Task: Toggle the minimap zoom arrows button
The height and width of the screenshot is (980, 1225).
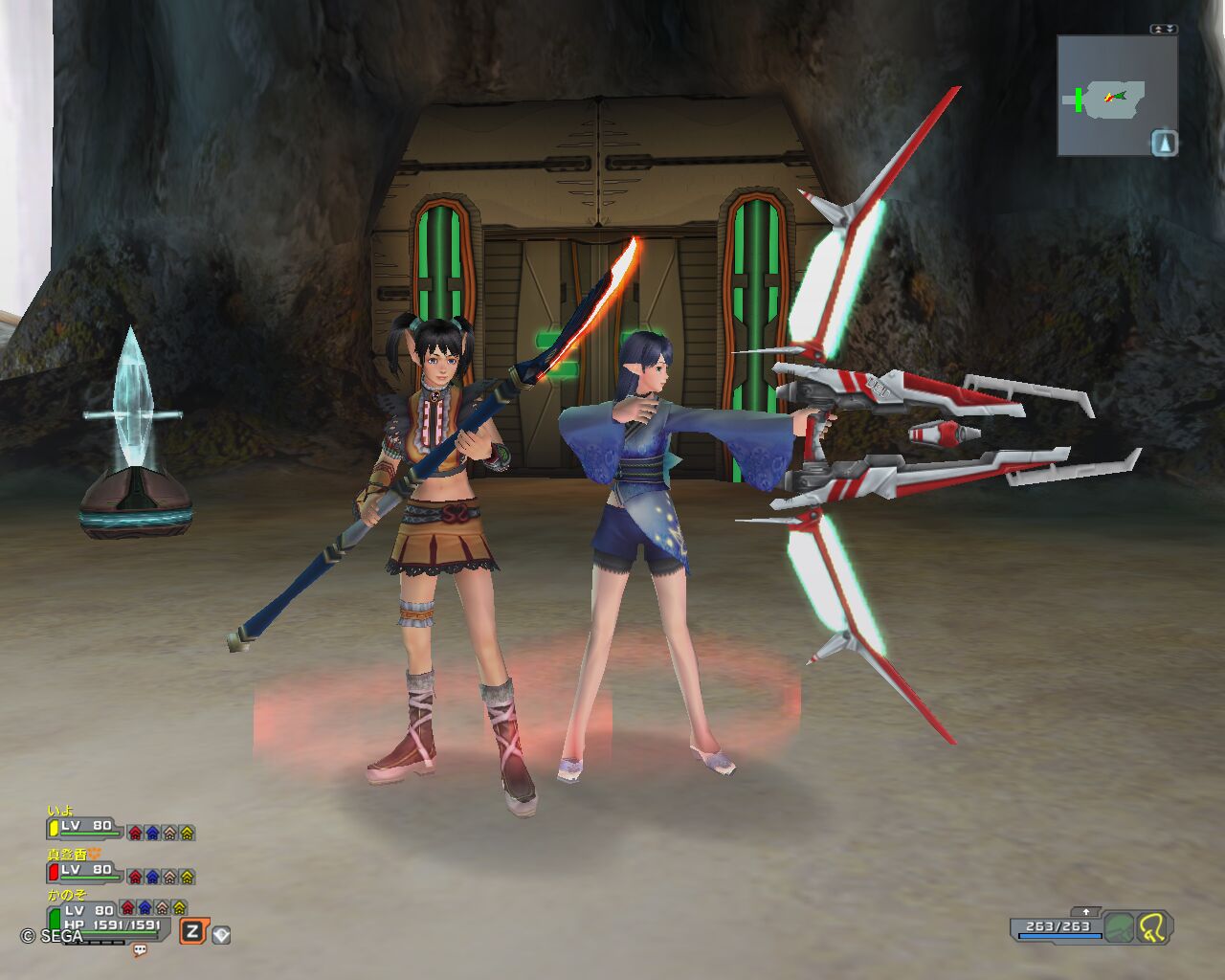Action: click(1164, 30)
